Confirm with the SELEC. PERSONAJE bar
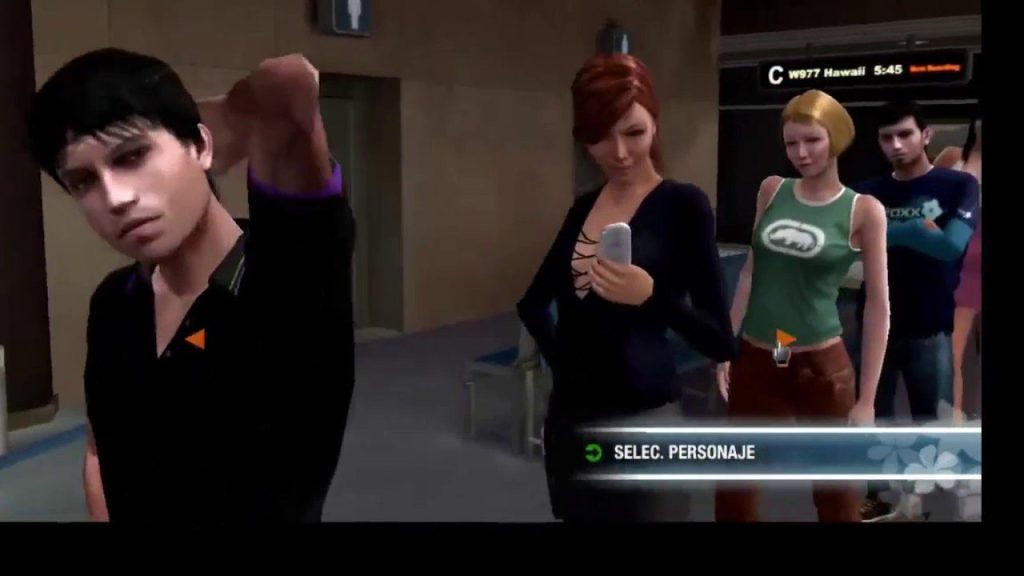 [x=684, y=453]
